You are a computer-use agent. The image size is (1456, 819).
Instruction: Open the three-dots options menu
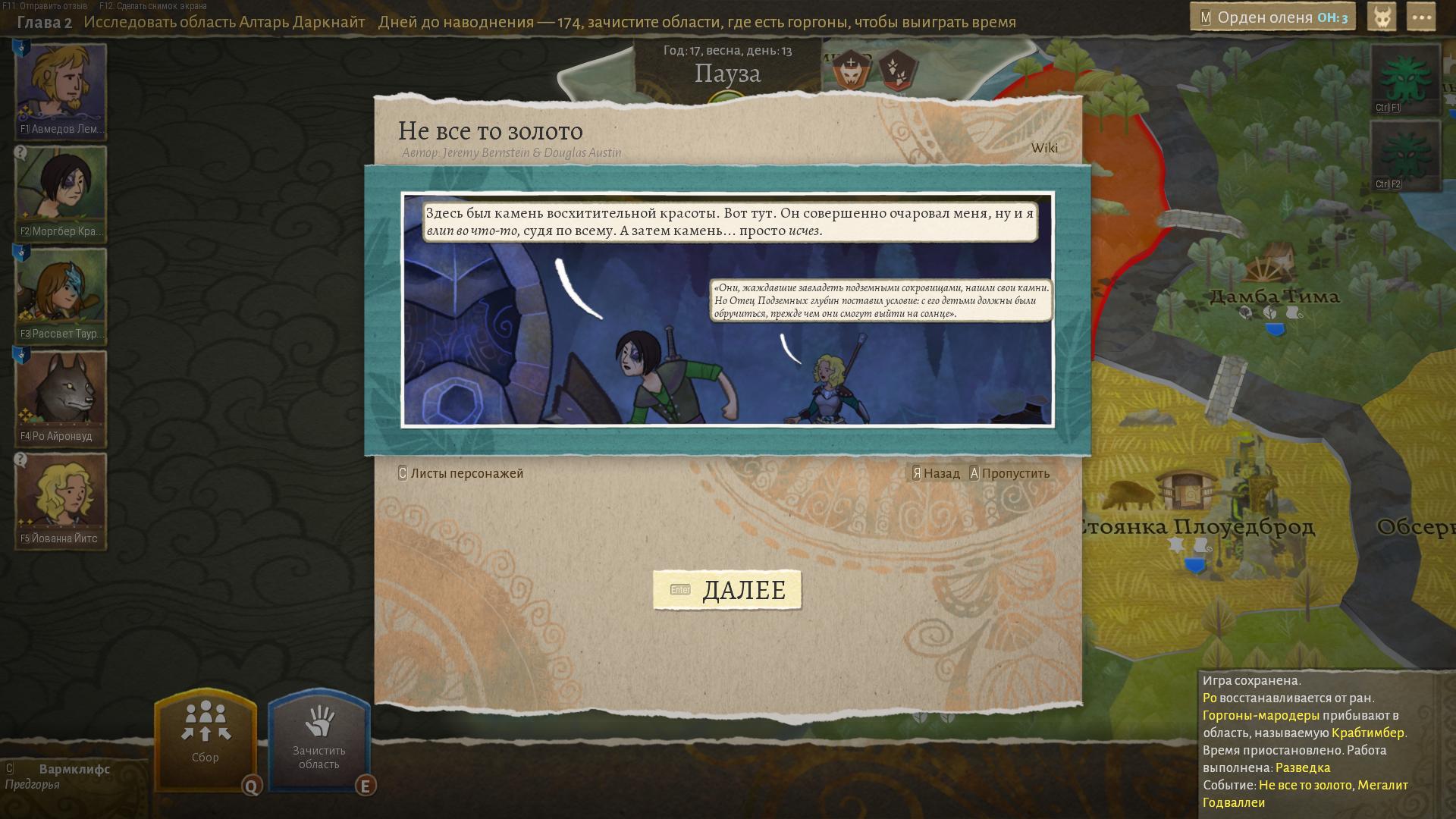pos(1420,17)
